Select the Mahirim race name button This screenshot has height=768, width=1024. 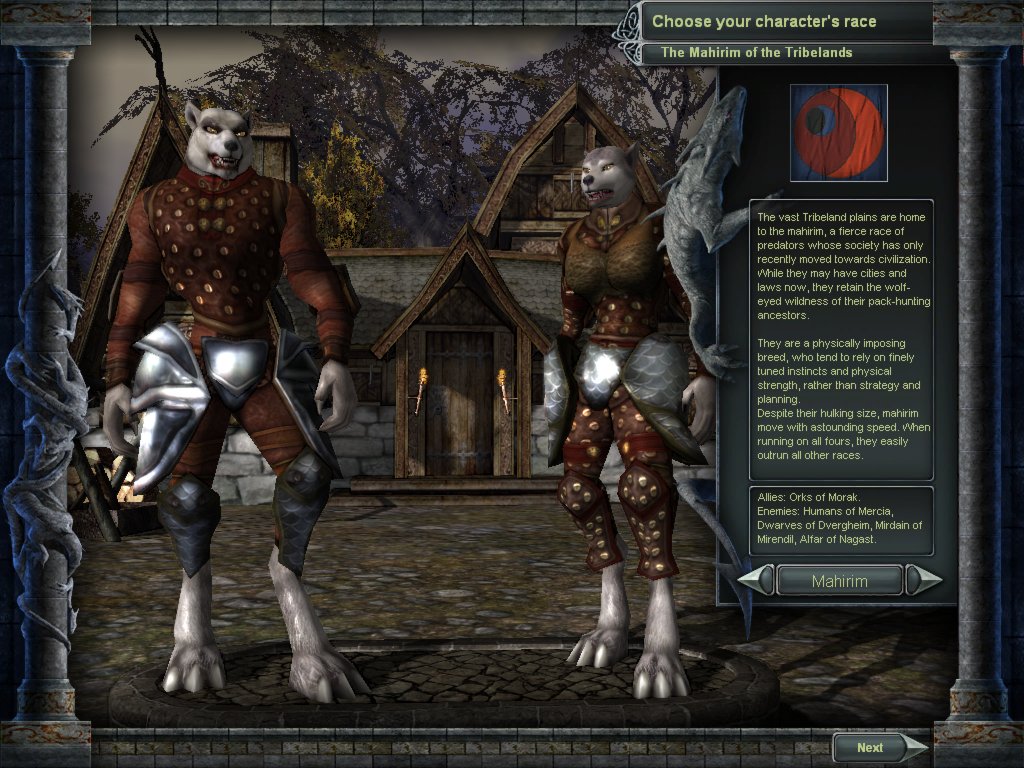(x=839, y=581)
